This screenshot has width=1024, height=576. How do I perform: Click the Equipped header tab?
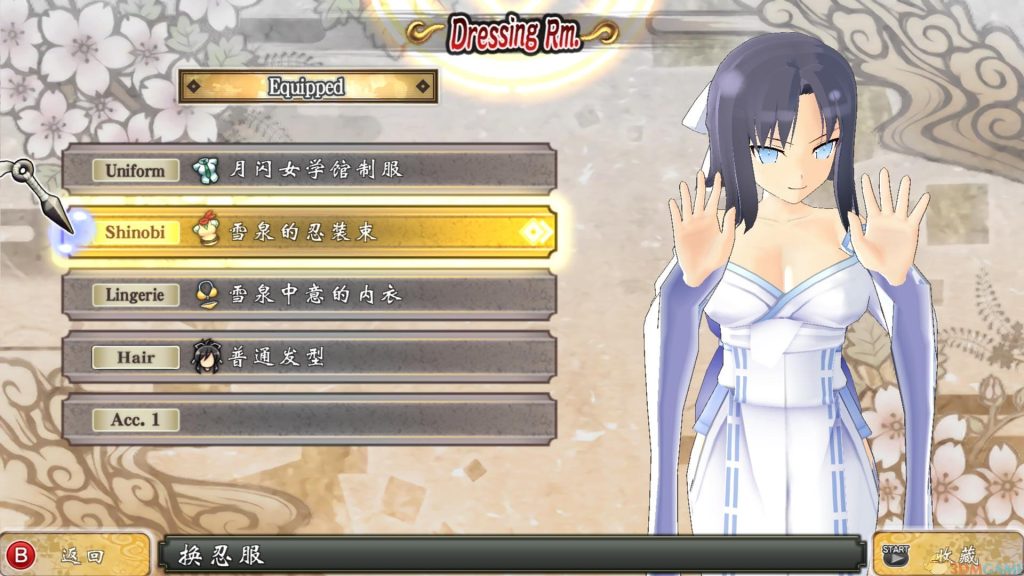(x=307, y=87)
